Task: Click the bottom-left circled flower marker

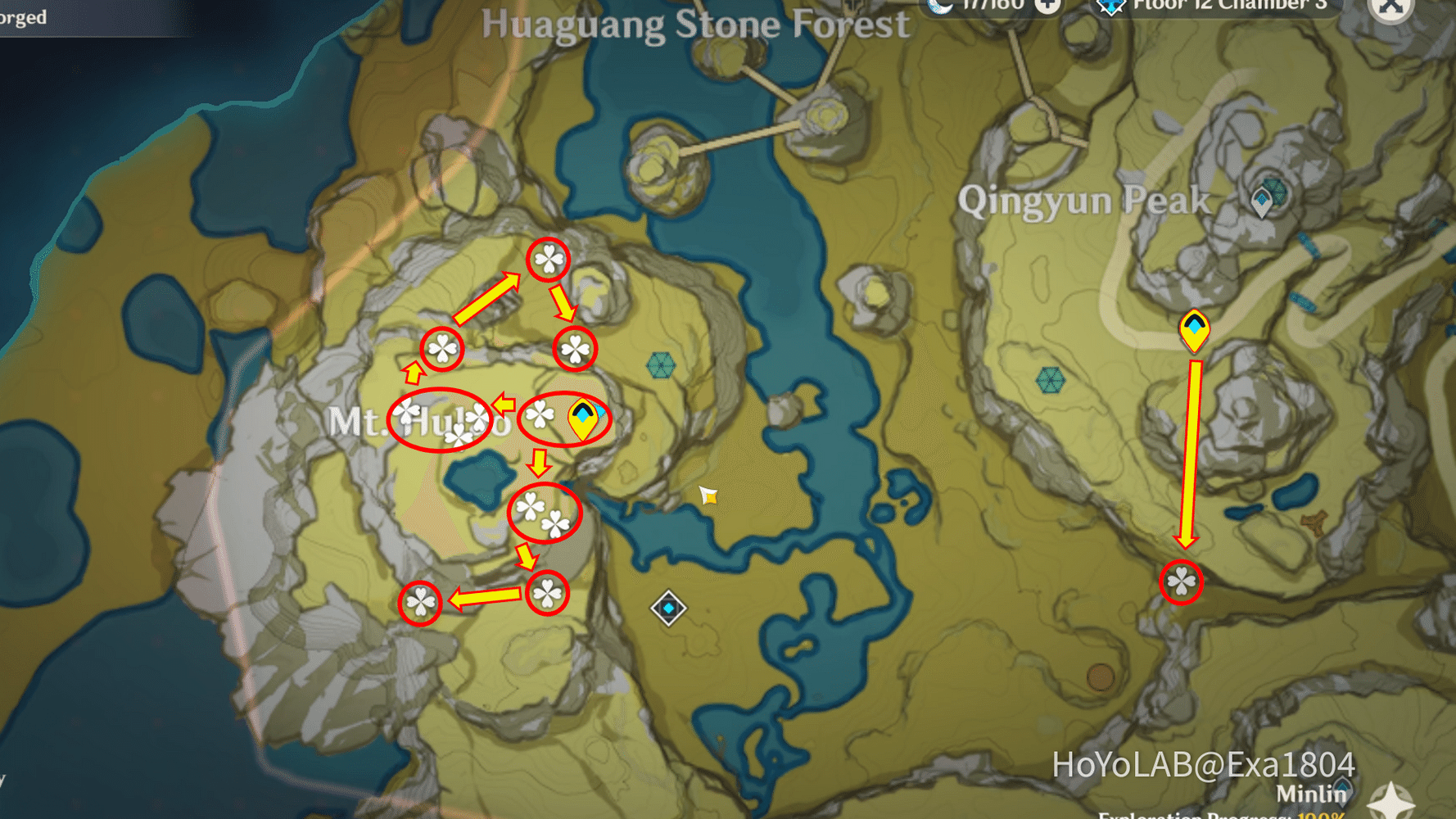Action: (x=421, y=601)
